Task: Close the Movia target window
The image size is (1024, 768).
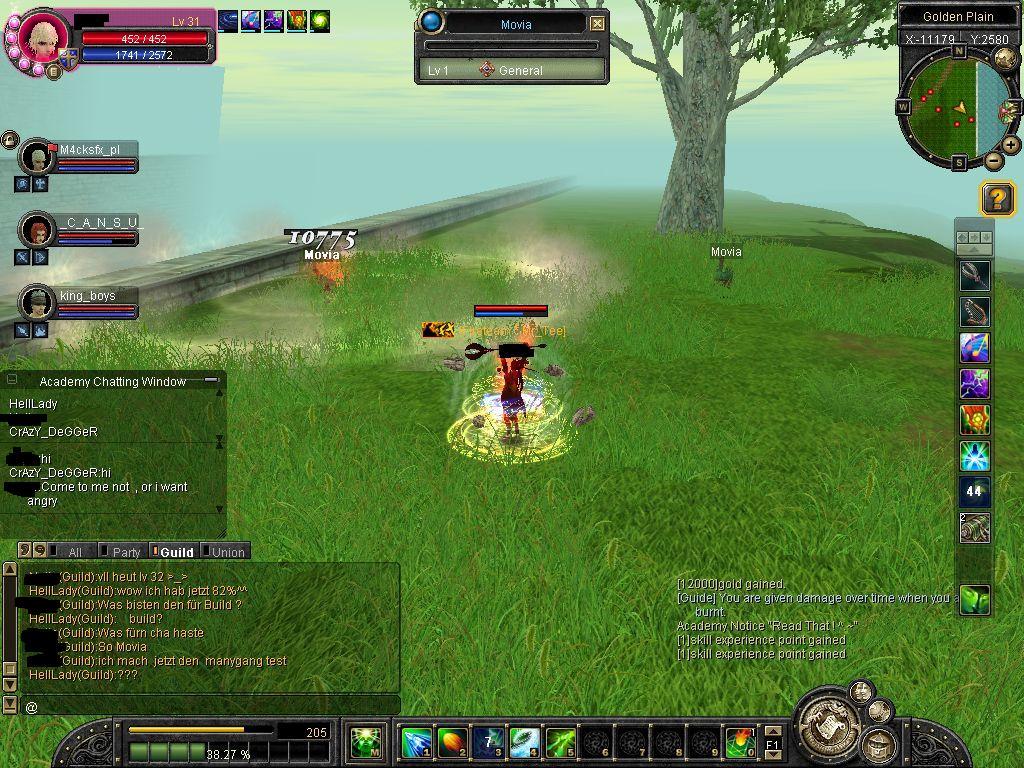Action: coord(597,23)
